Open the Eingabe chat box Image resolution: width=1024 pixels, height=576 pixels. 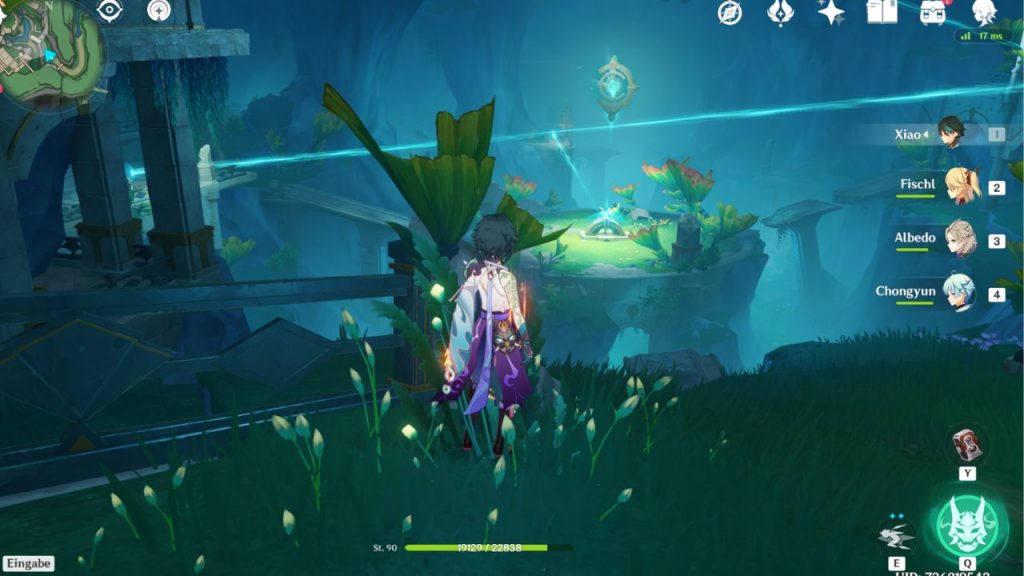click(27, 564)
